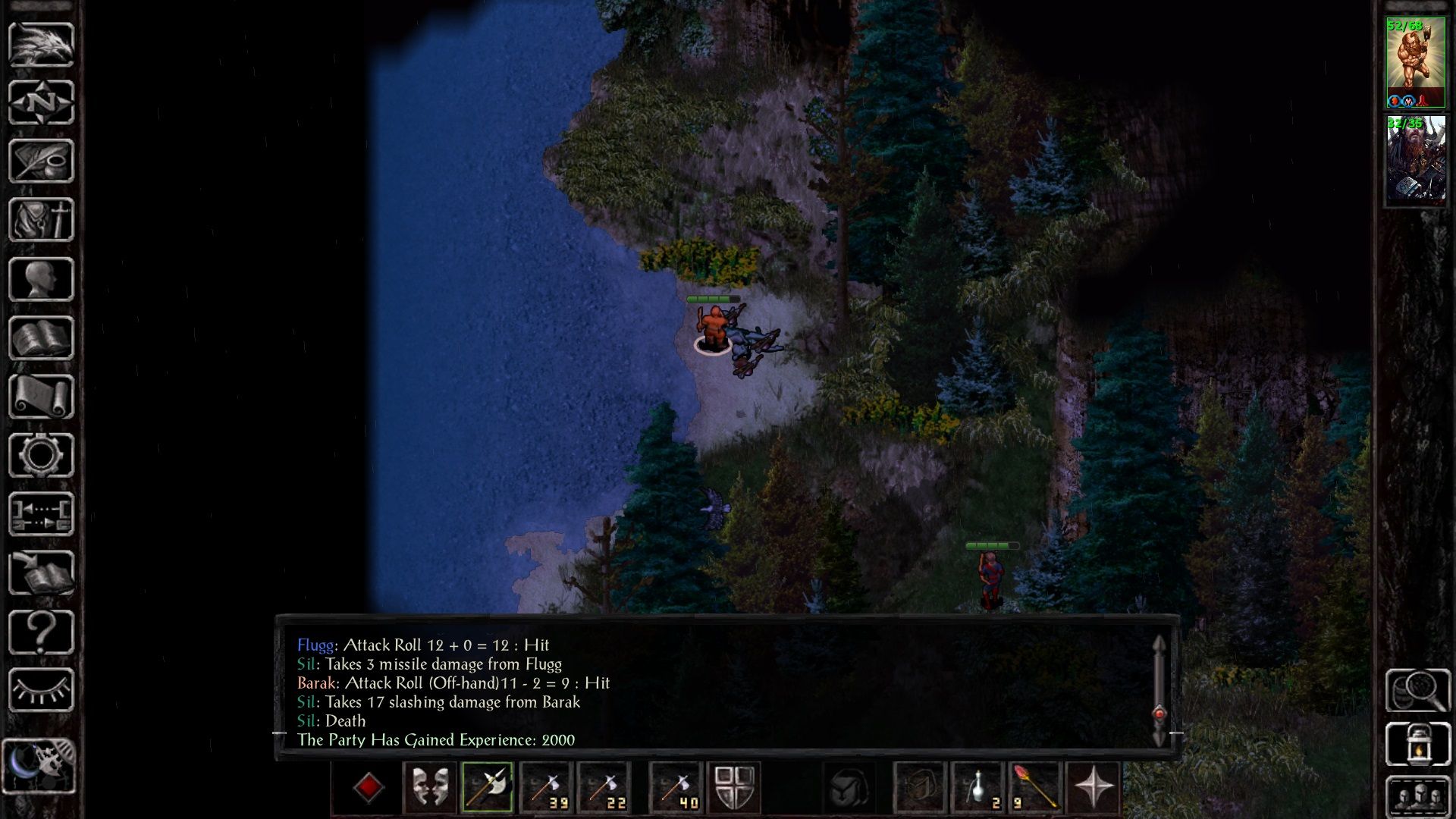Use the potion quick slot
1456x819 pixels.
click(978, 787)
